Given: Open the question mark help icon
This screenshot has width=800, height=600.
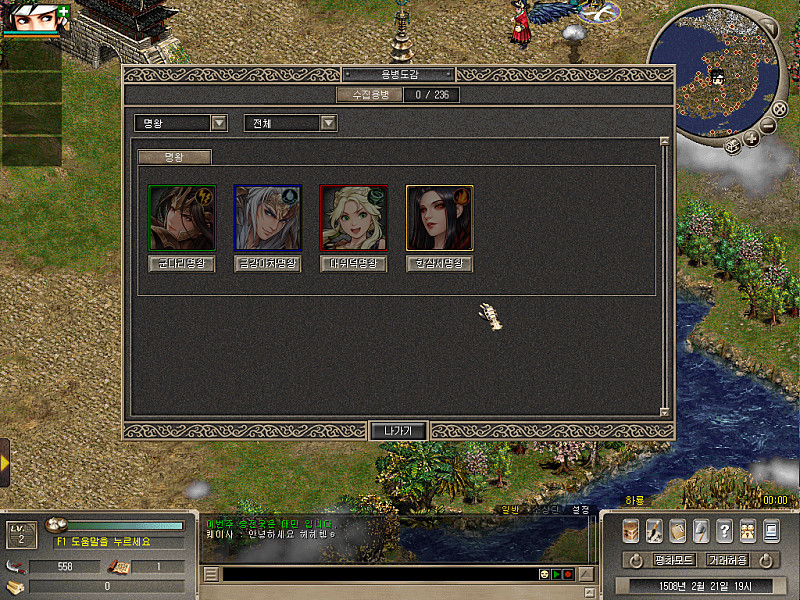Looking at the screenshot, I should [x=724, y=530].
